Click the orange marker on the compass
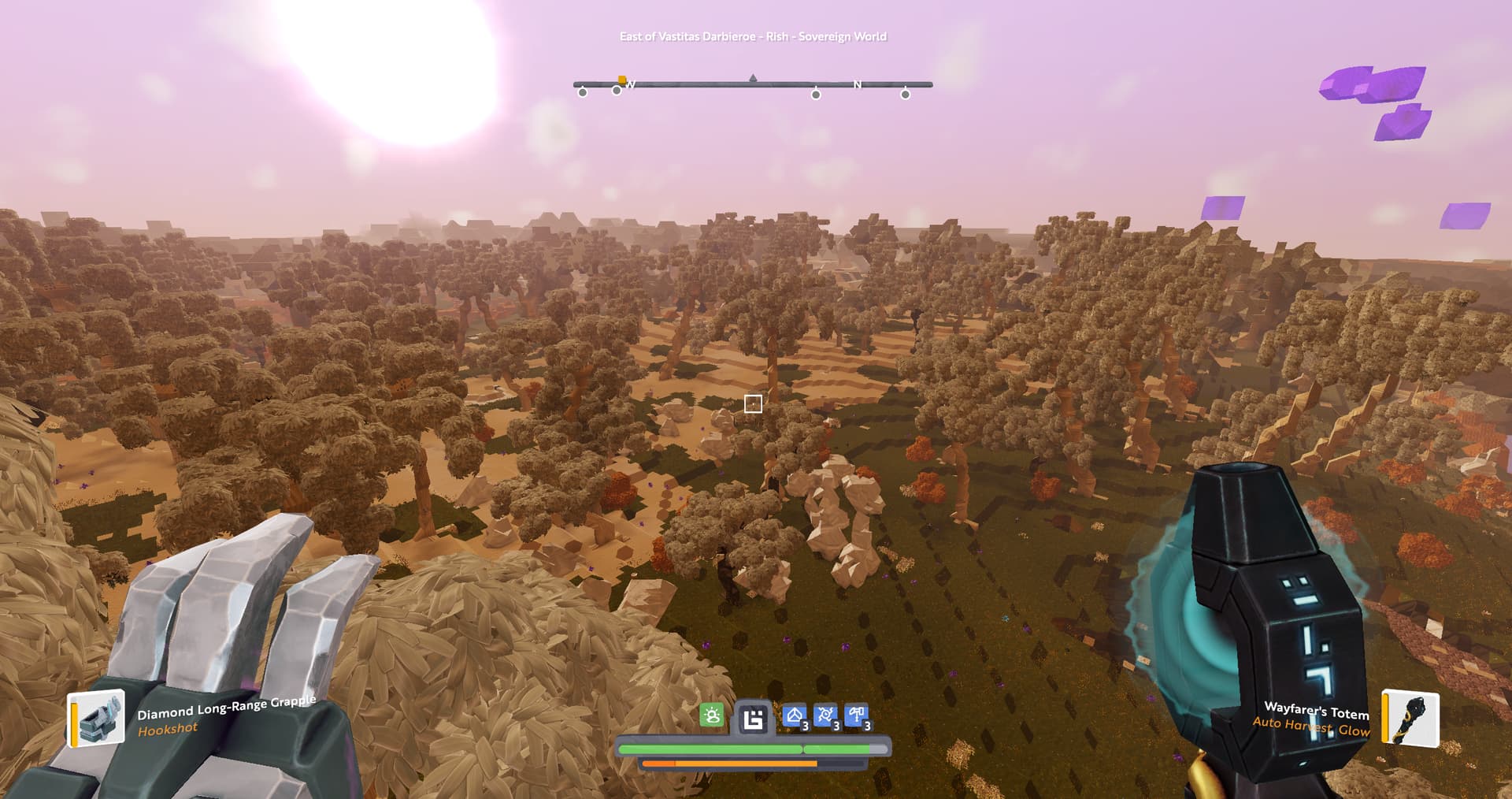 [x=622, y=80]
